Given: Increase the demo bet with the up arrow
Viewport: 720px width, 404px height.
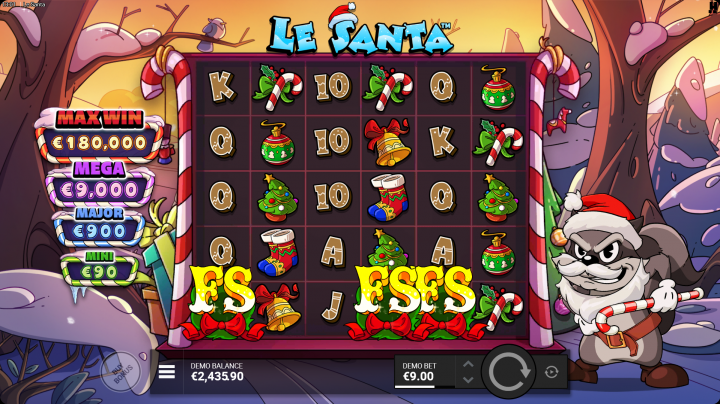Looking at the screenshot, I should coord(467,364).
